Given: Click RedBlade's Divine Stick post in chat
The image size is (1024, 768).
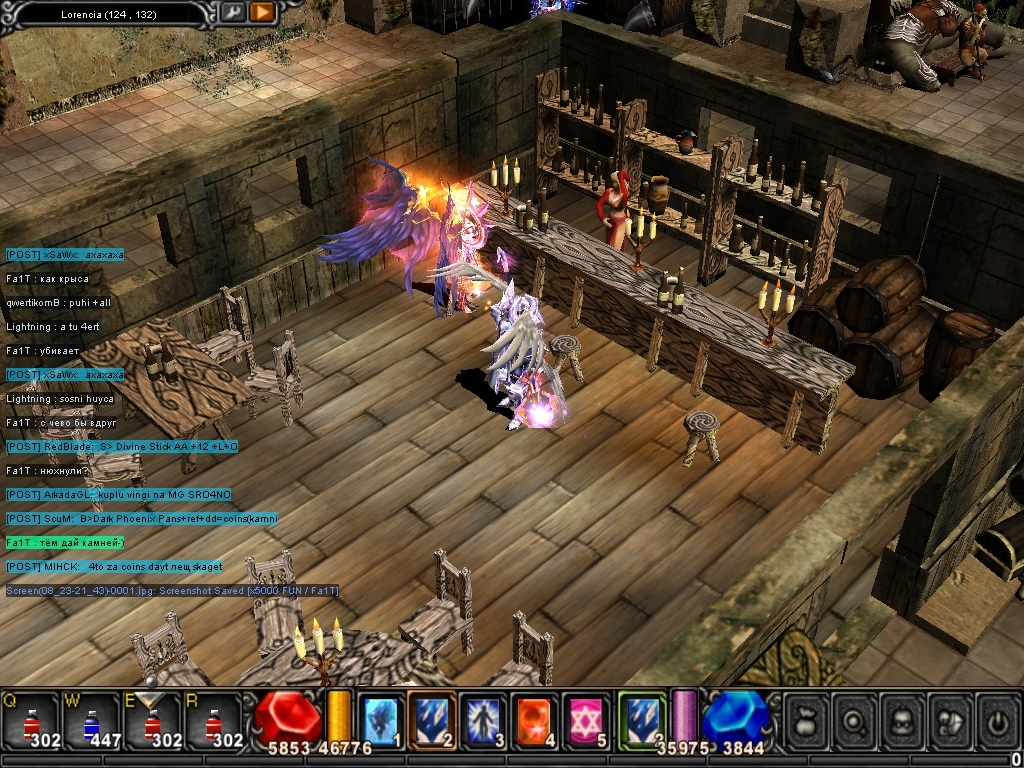Looking at the screenshot, I should coord(122,446).
